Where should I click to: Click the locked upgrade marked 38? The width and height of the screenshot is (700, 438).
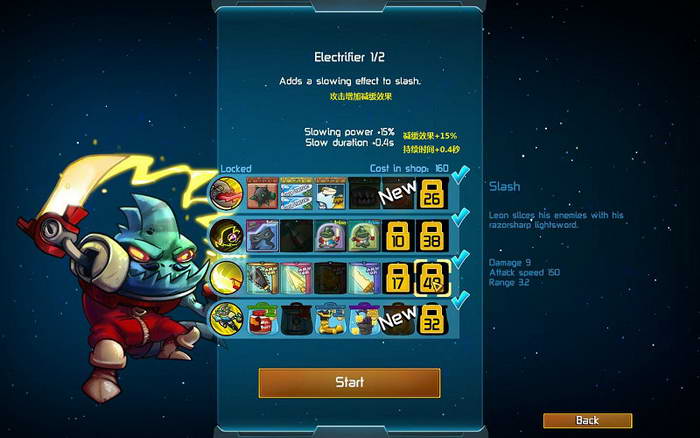[x=434, y=235]
